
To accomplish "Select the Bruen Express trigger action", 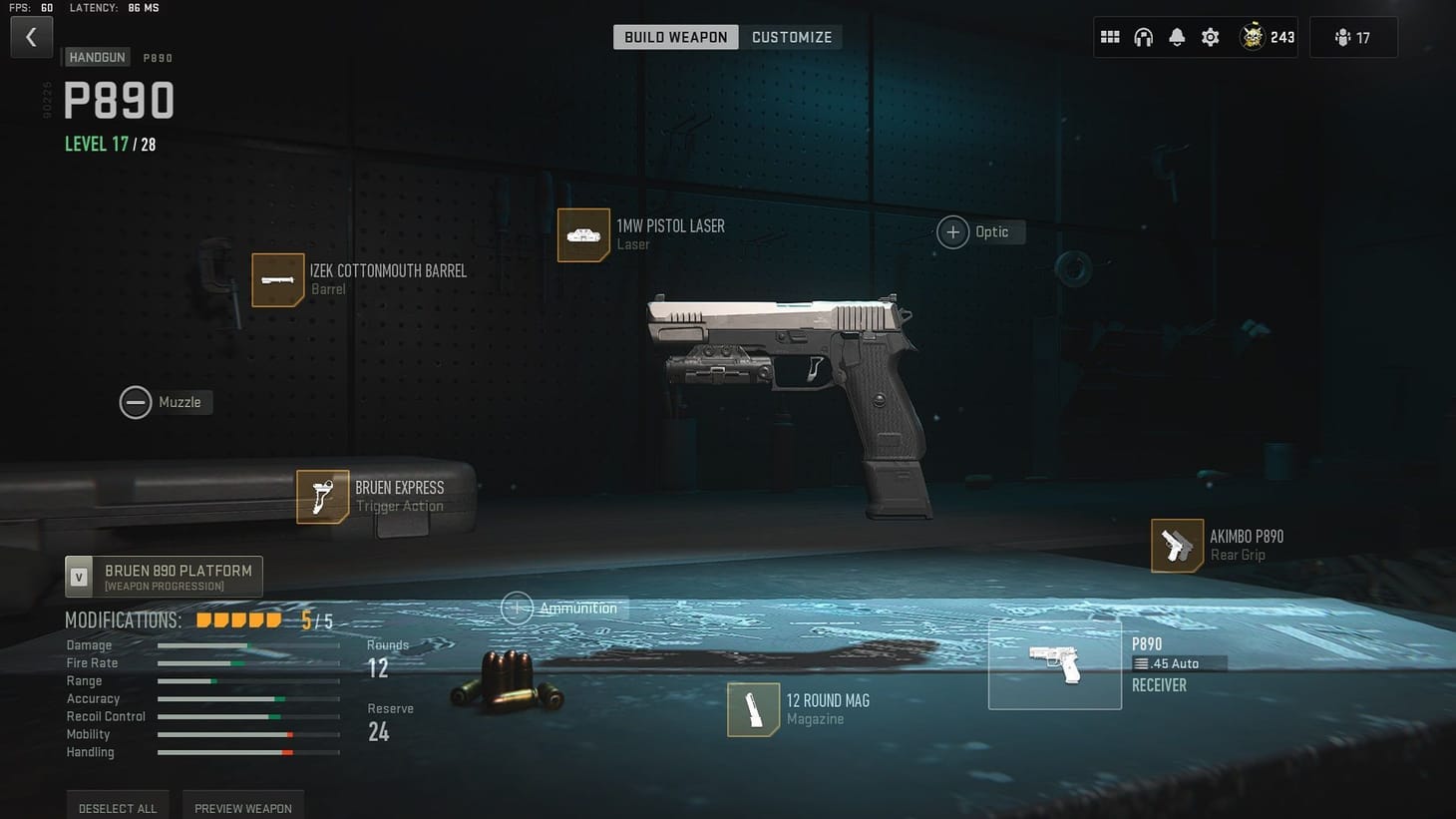I will click(322, 497).
